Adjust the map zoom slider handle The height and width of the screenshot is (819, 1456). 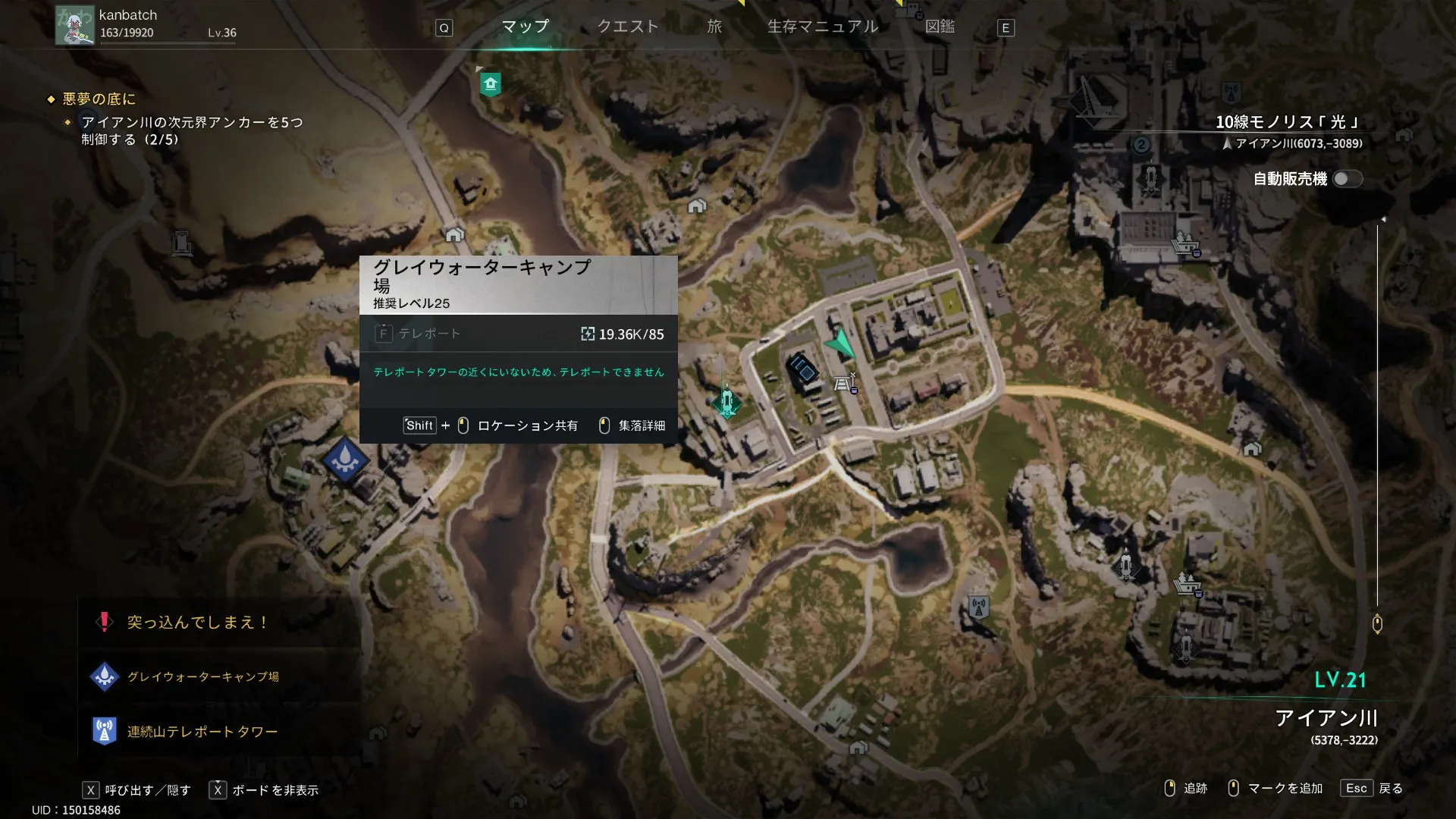click(x=1377, y=624)
